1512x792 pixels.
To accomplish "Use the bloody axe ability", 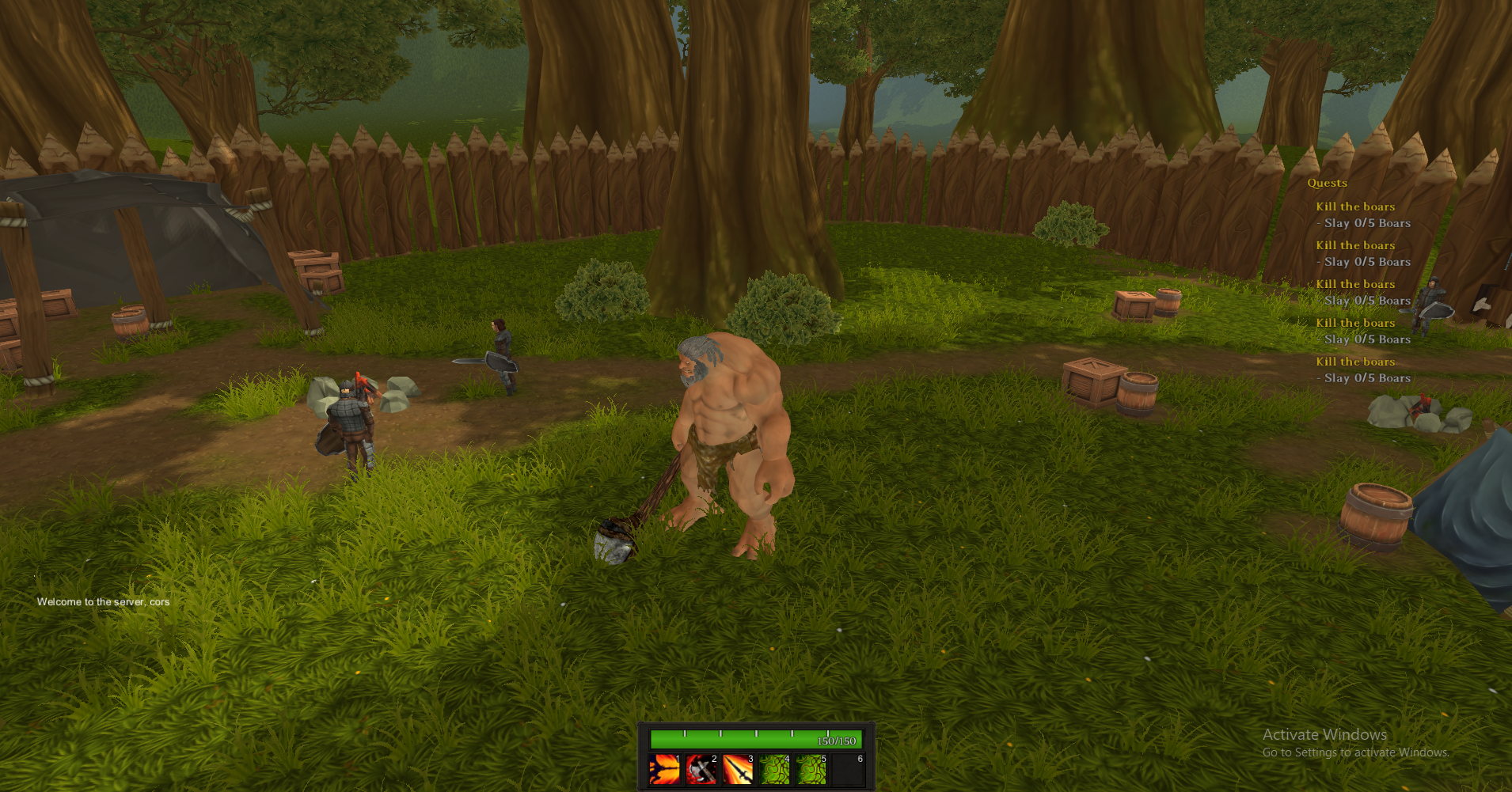I will pyautogui.click(x=701, y=769).
